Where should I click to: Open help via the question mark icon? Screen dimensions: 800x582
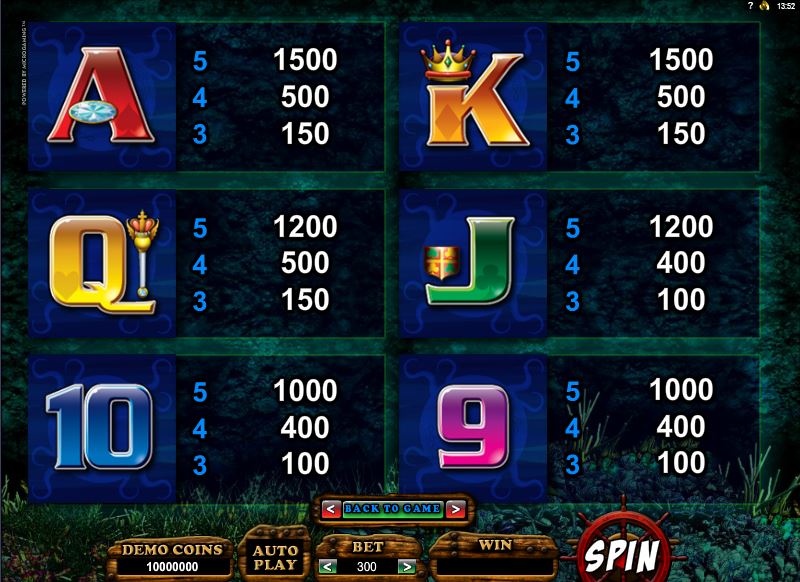pyautogui.click(x=749, y=7)
